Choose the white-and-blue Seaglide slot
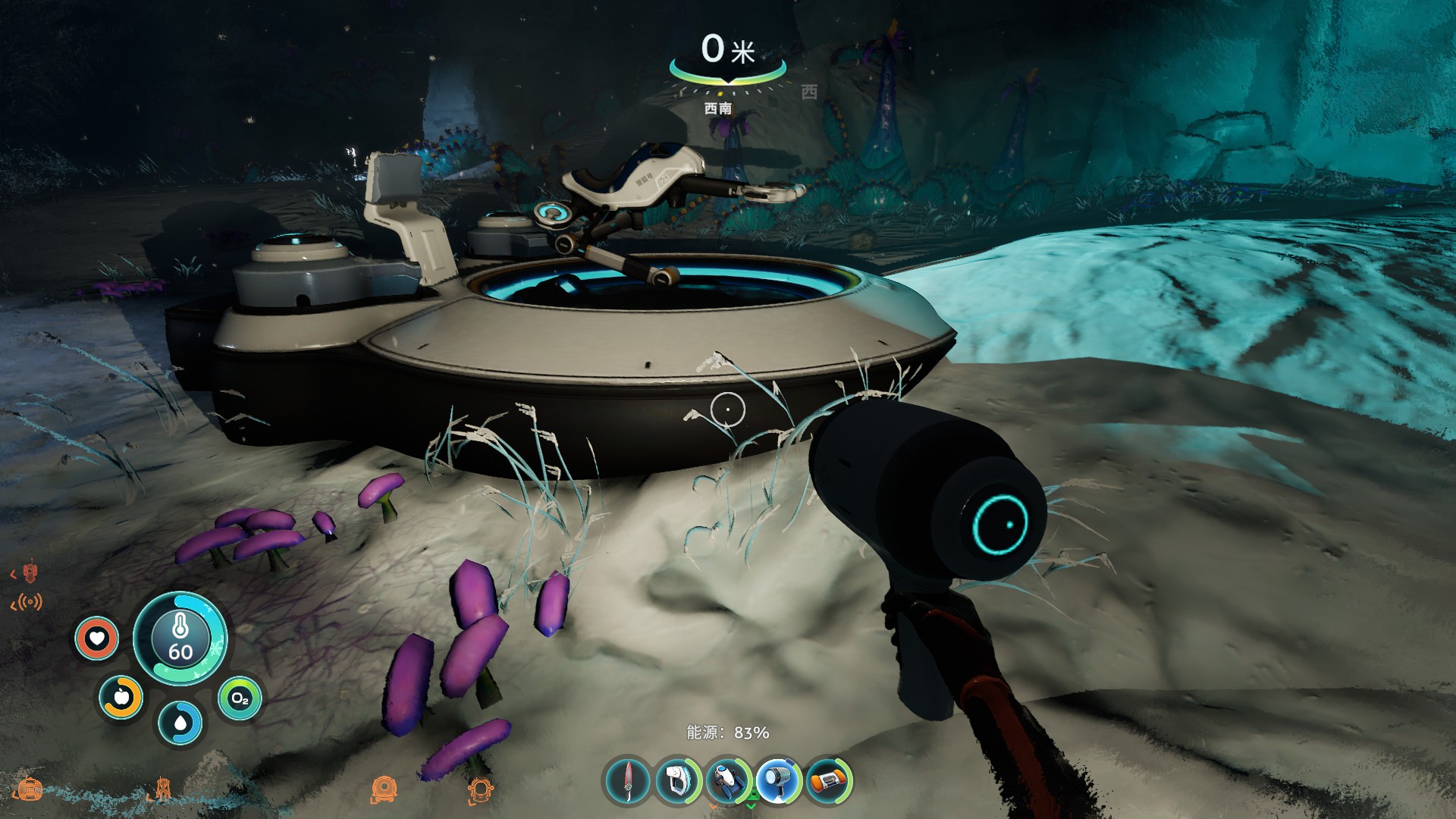 727,780
